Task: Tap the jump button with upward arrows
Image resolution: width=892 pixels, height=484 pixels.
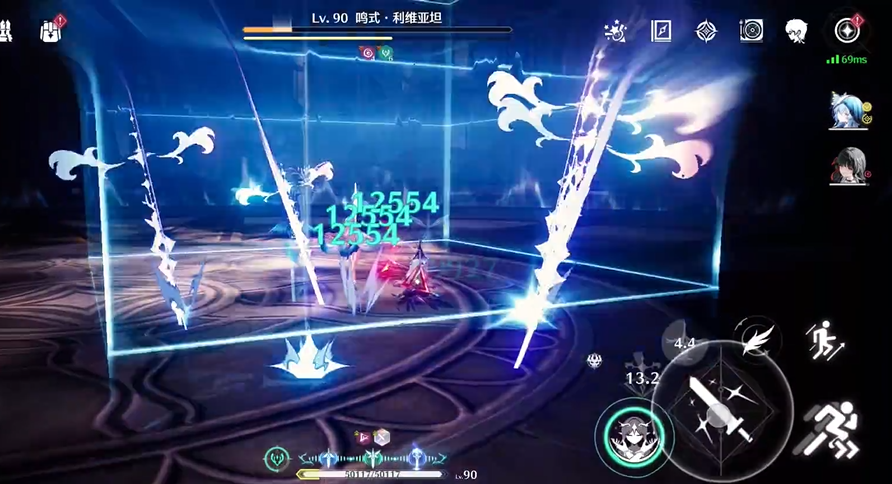Action: click(x=825, y=339)
